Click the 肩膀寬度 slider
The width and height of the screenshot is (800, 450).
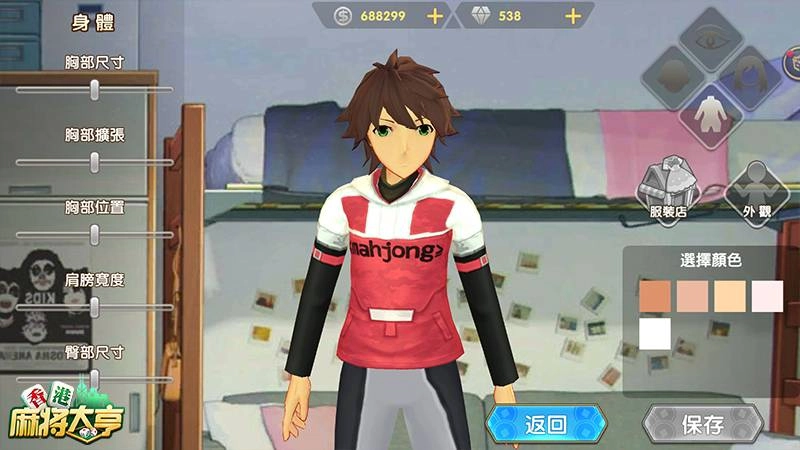point(94,307)
